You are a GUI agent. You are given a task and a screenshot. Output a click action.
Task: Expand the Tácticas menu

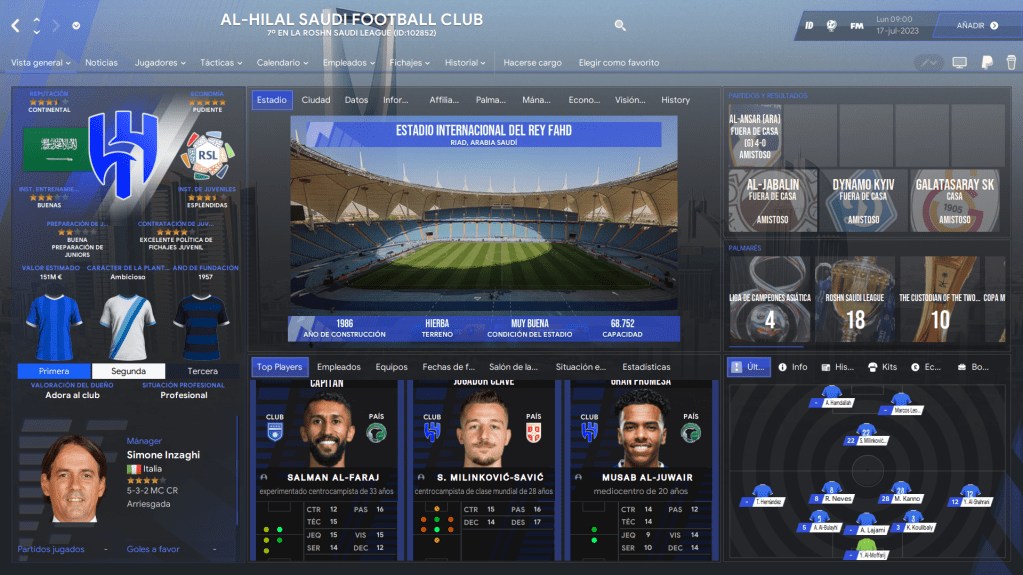221,63
